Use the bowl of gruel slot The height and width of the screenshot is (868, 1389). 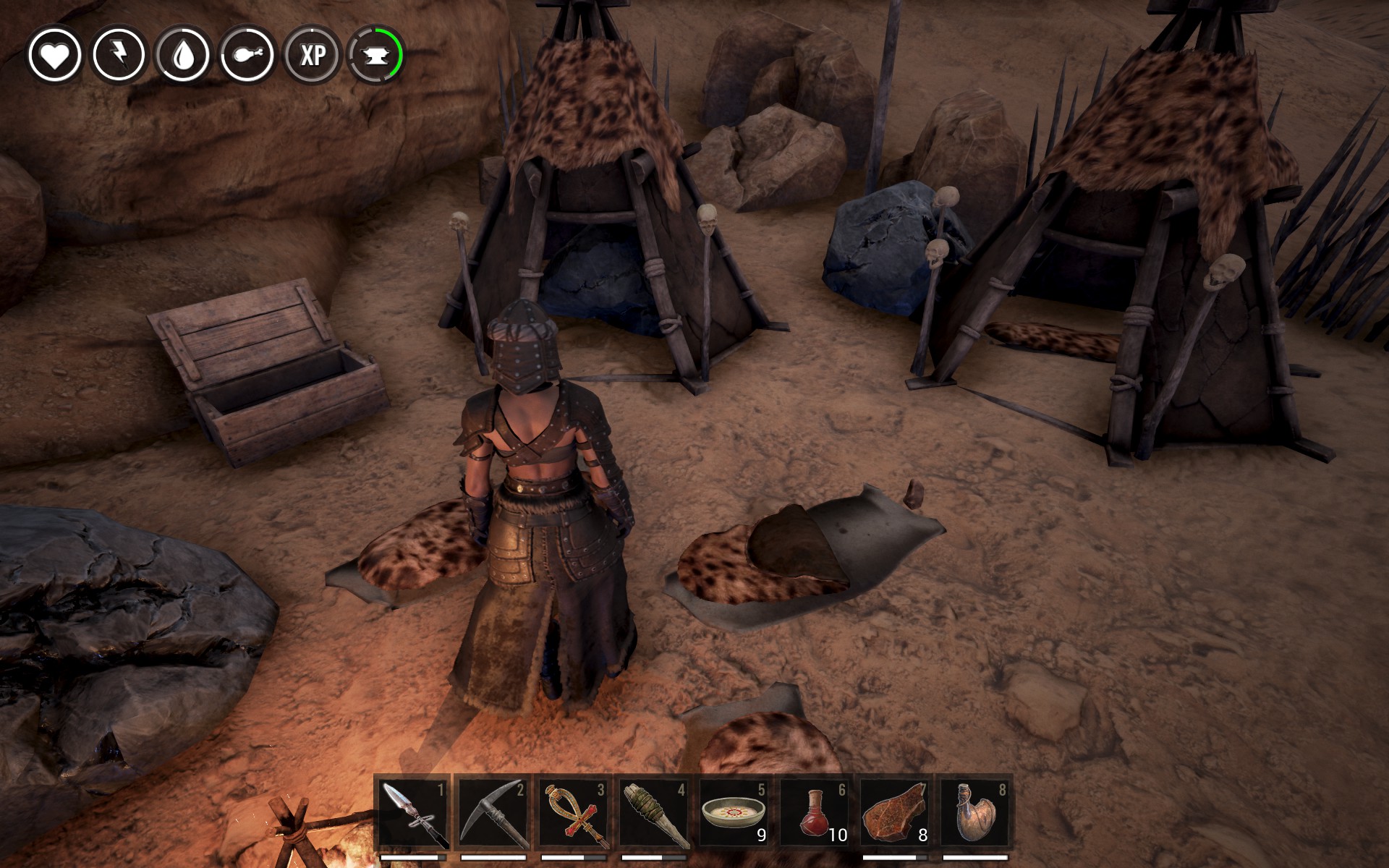[734, 813]
